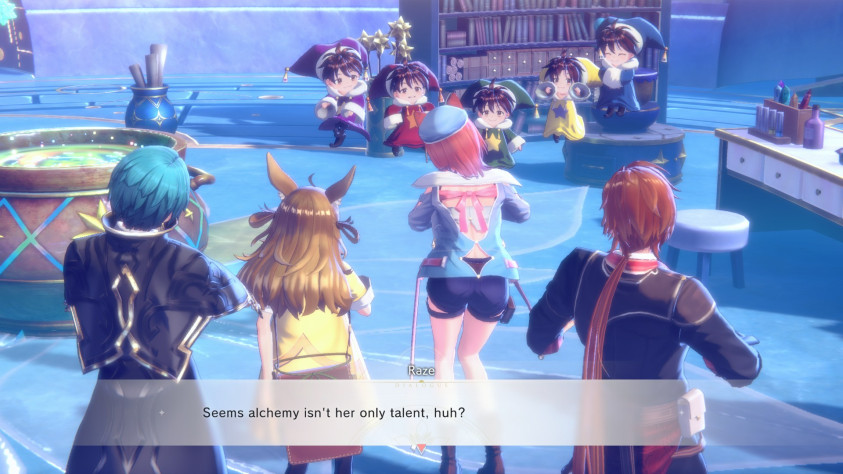Advance Raze's dialogue box

421,411
